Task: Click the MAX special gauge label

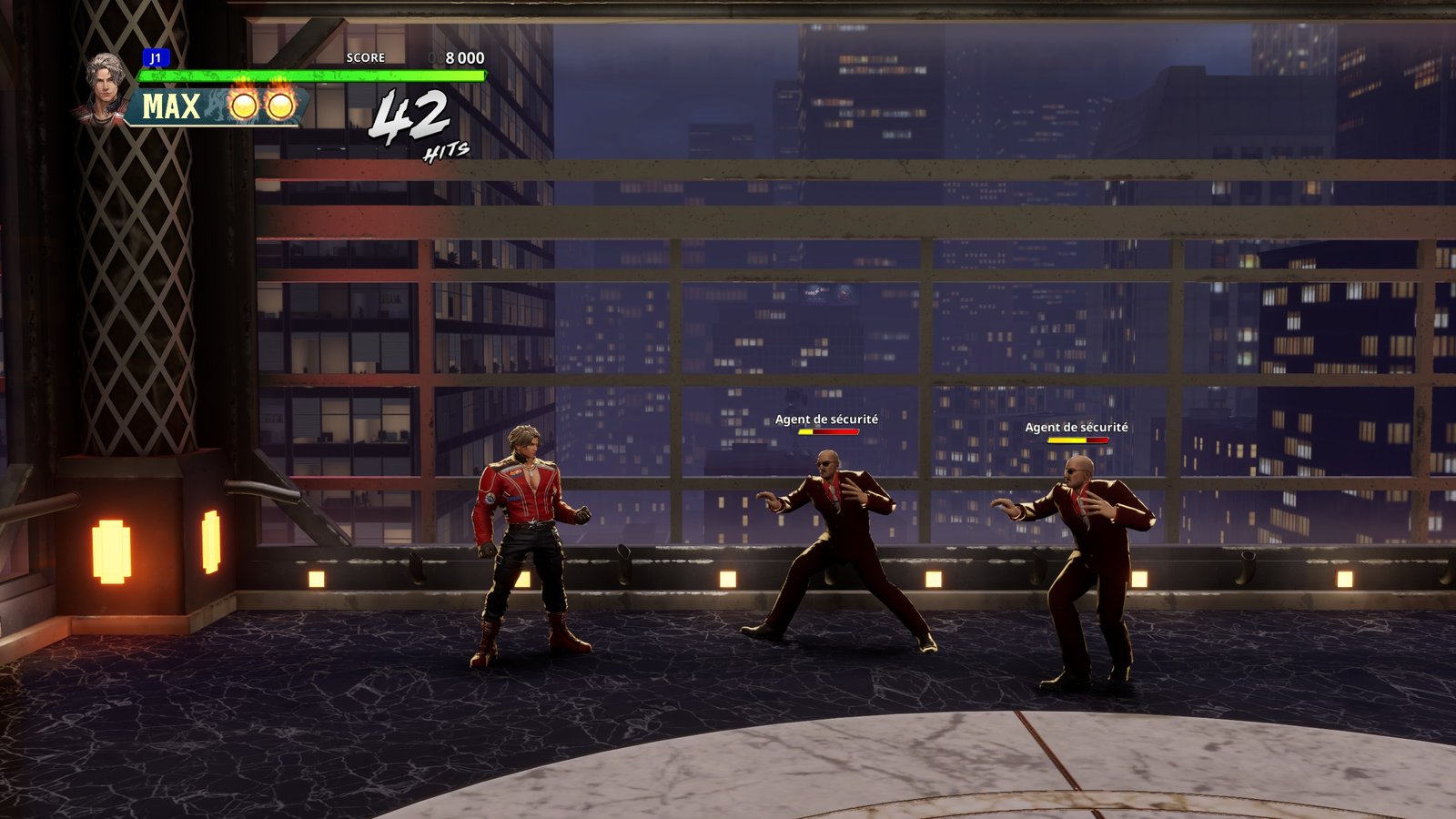Action: [171, 106]
